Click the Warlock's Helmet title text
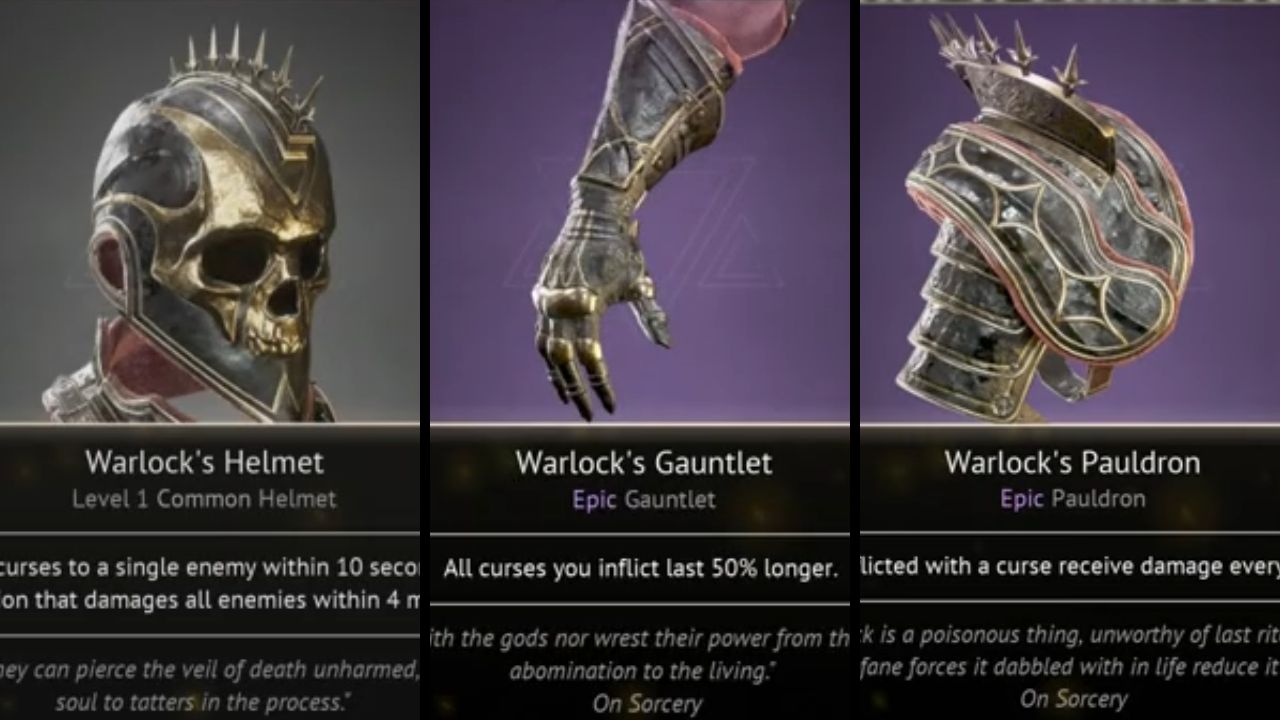1280x720 pixels. point(204,463)
